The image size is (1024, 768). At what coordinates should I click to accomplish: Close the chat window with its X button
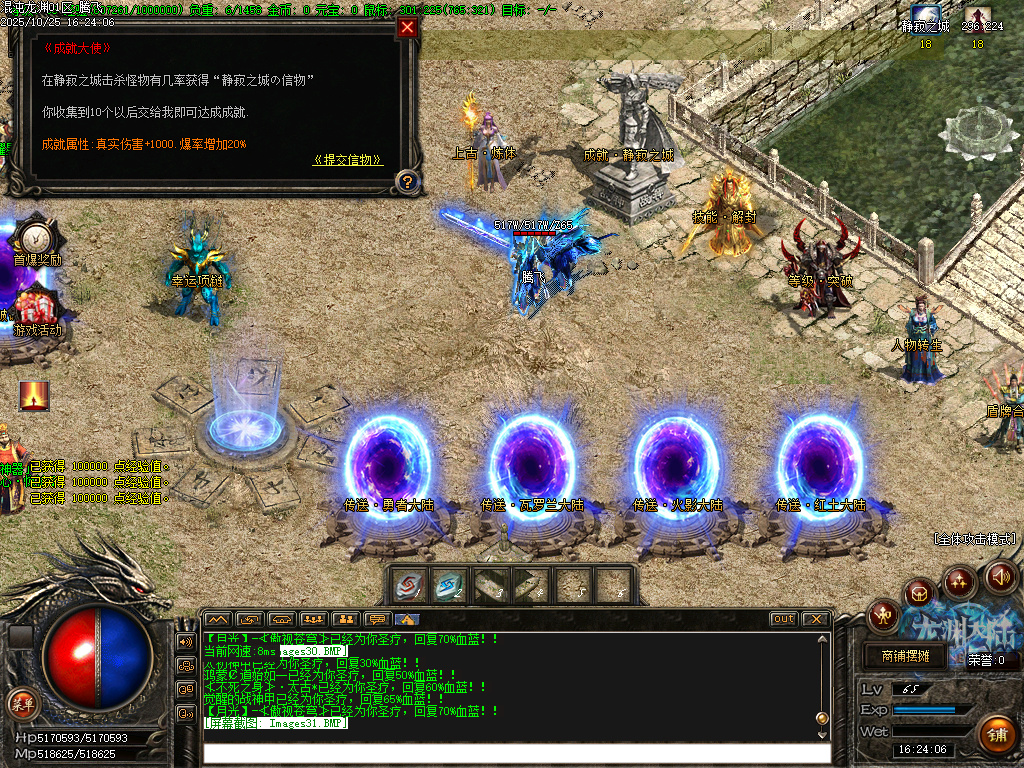[815, 619]
